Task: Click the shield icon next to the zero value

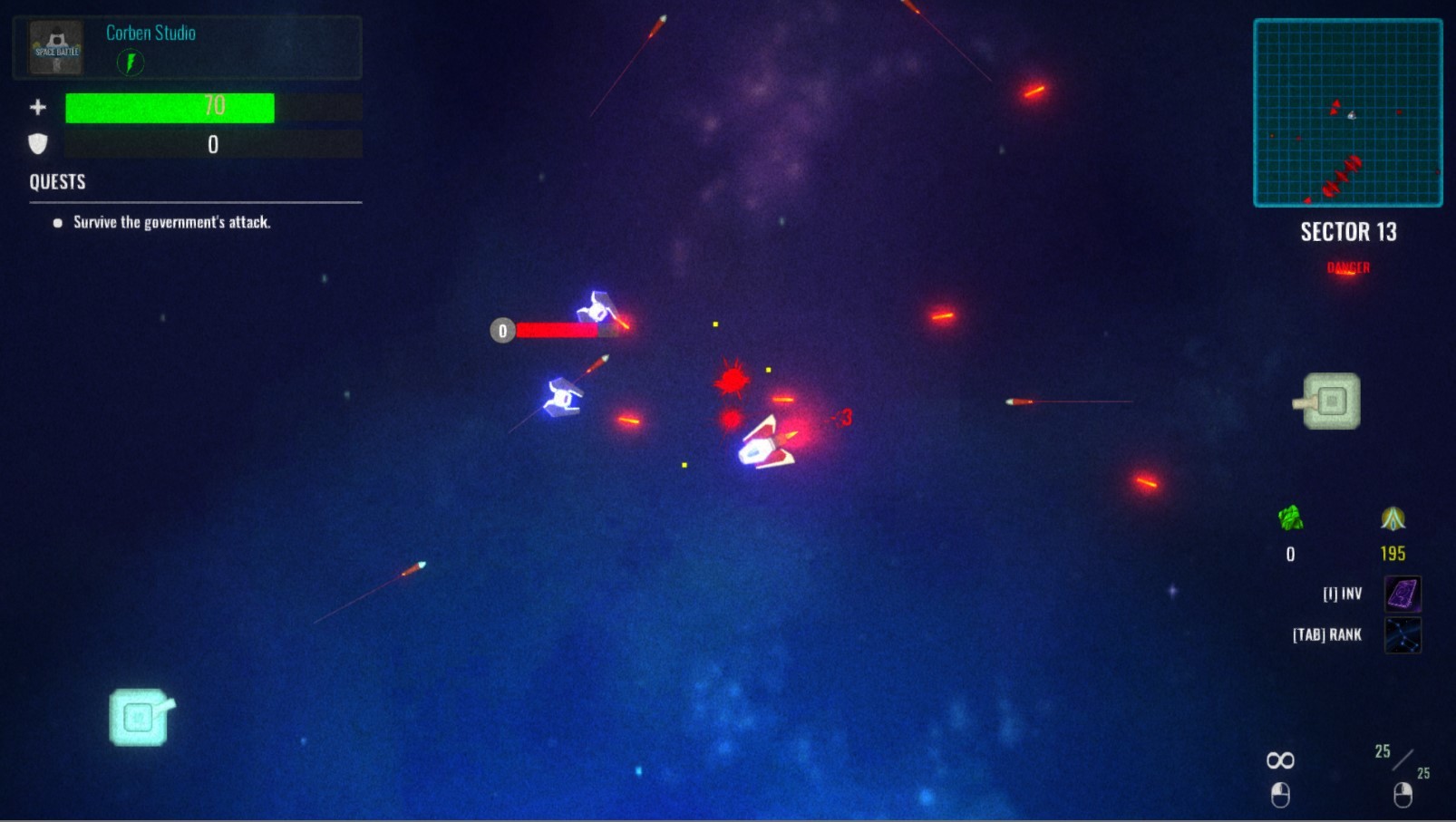Action: point(36,142)
